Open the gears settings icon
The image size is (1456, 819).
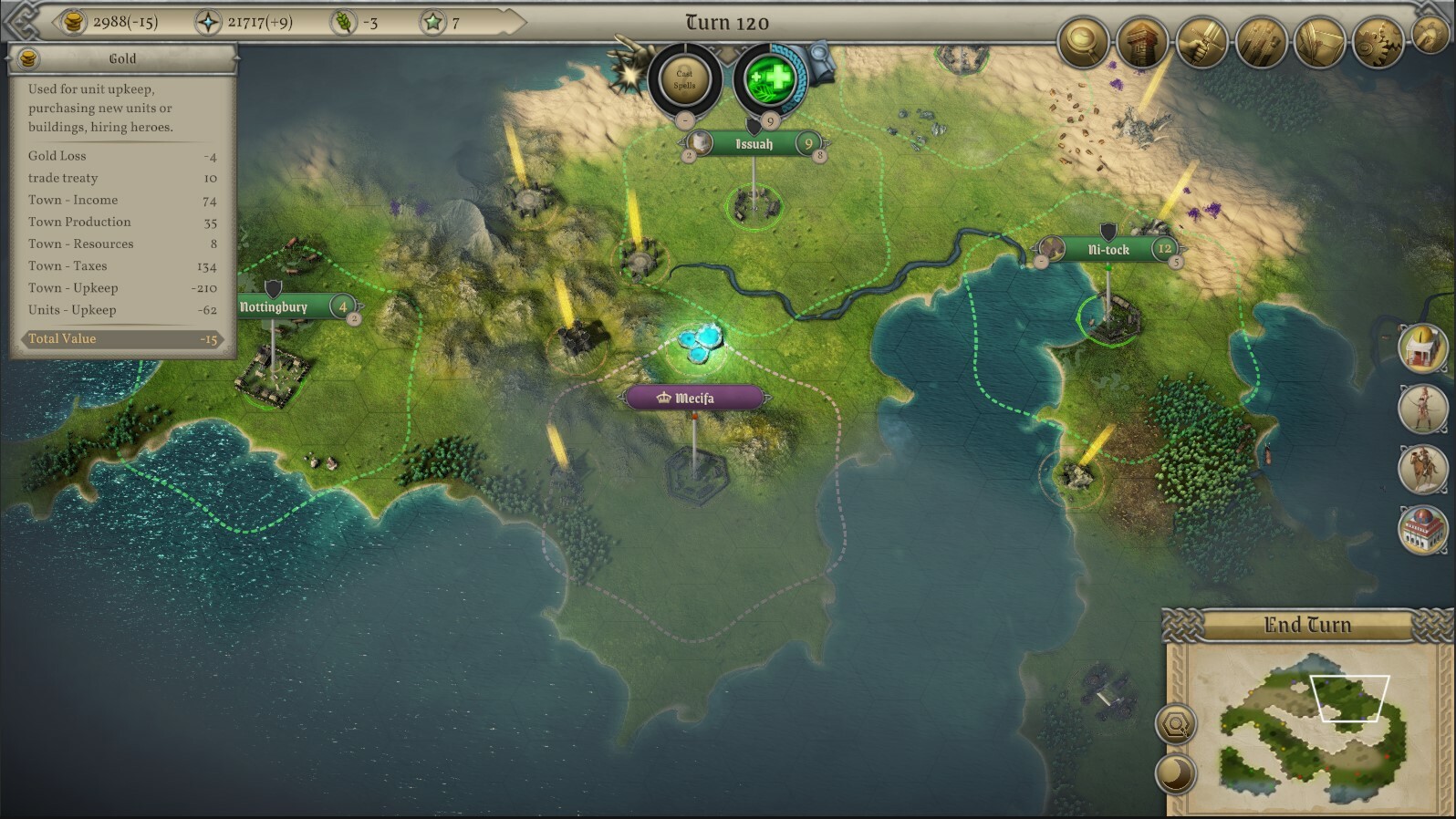pos(1378,41)
